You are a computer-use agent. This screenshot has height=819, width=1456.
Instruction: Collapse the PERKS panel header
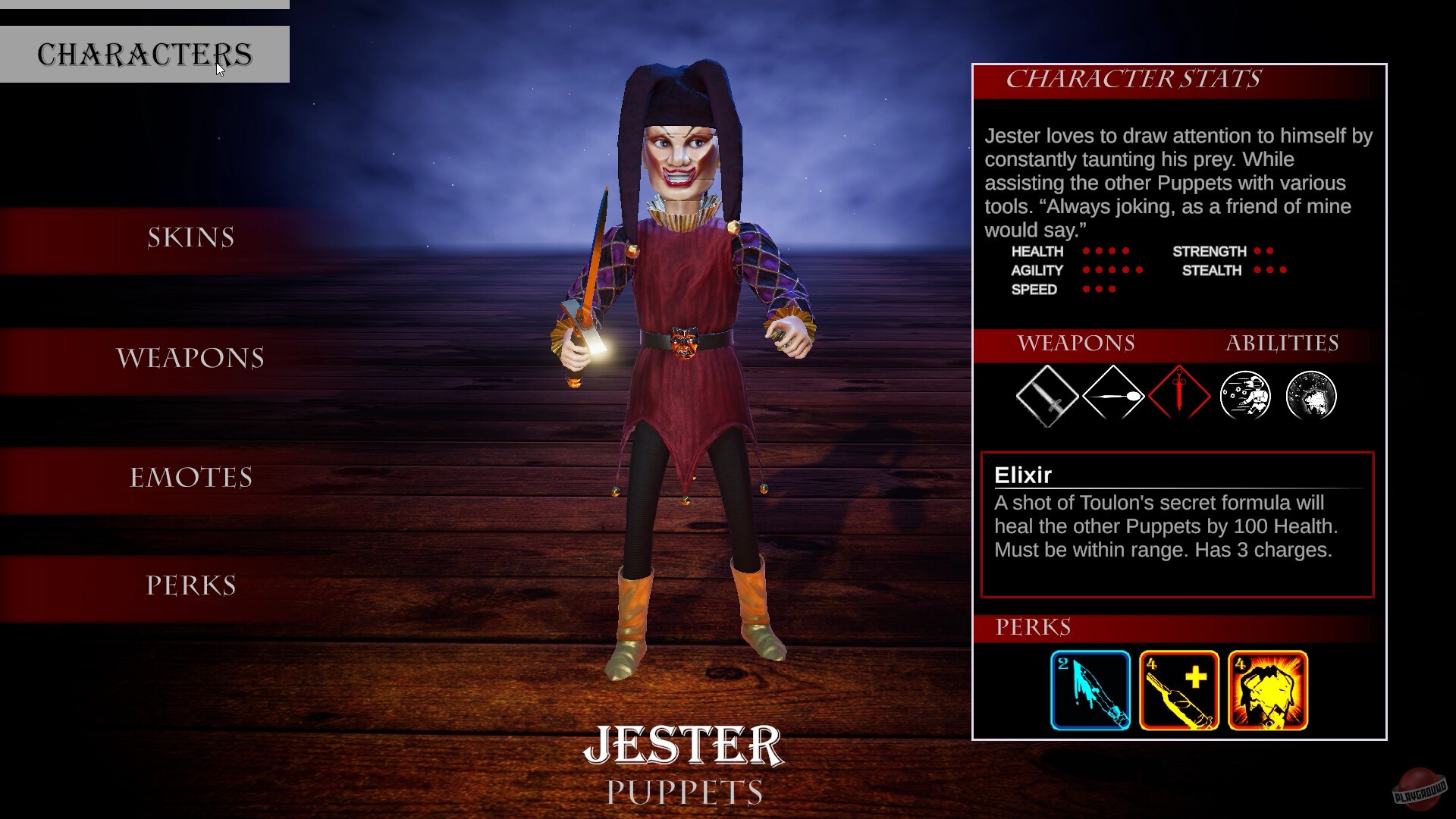(1033, 628)
